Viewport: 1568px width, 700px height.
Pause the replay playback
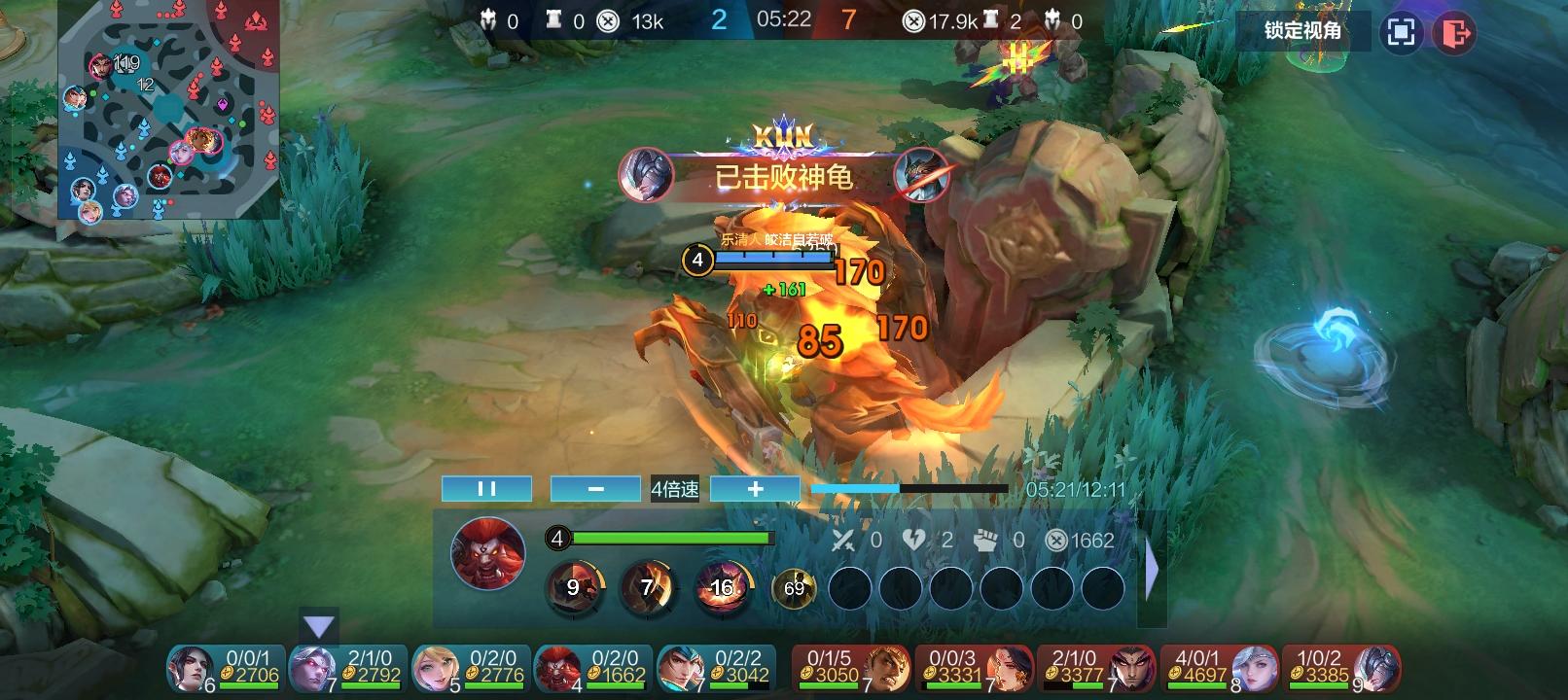pos(486,488)
